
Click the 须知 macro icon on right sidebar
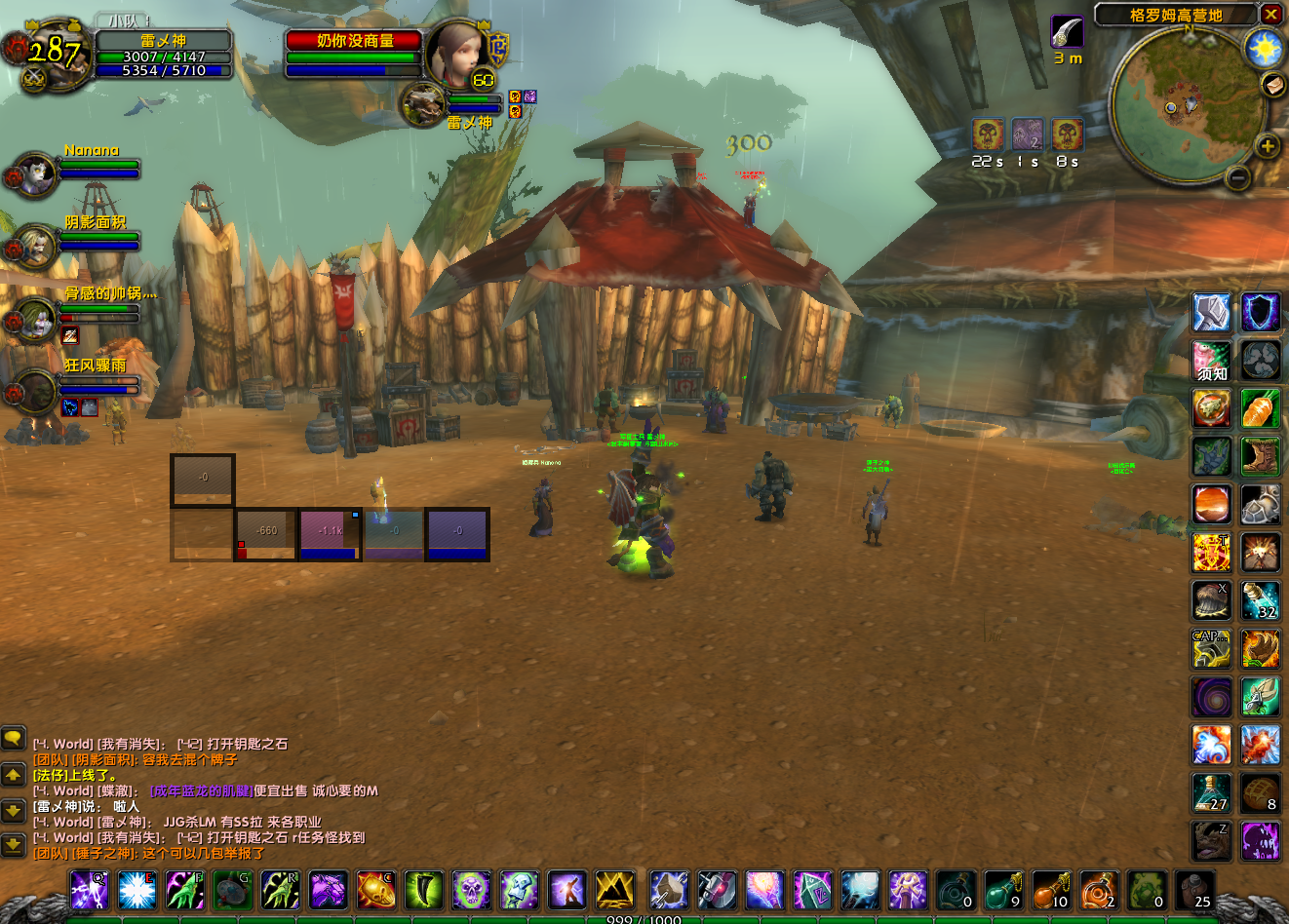coord(1211,360)
